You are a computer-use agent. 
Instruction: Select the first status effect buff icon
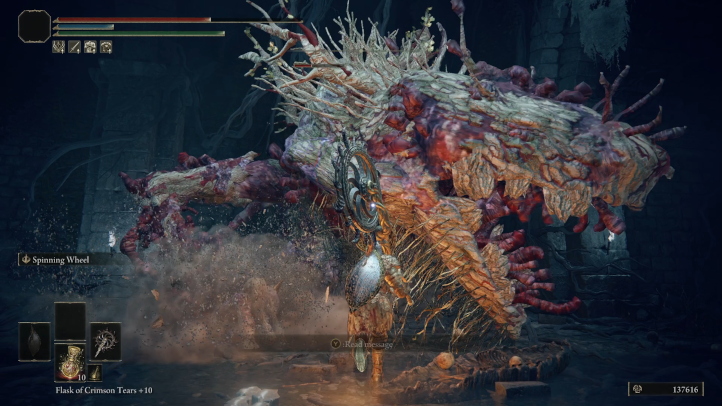(59, 47)
